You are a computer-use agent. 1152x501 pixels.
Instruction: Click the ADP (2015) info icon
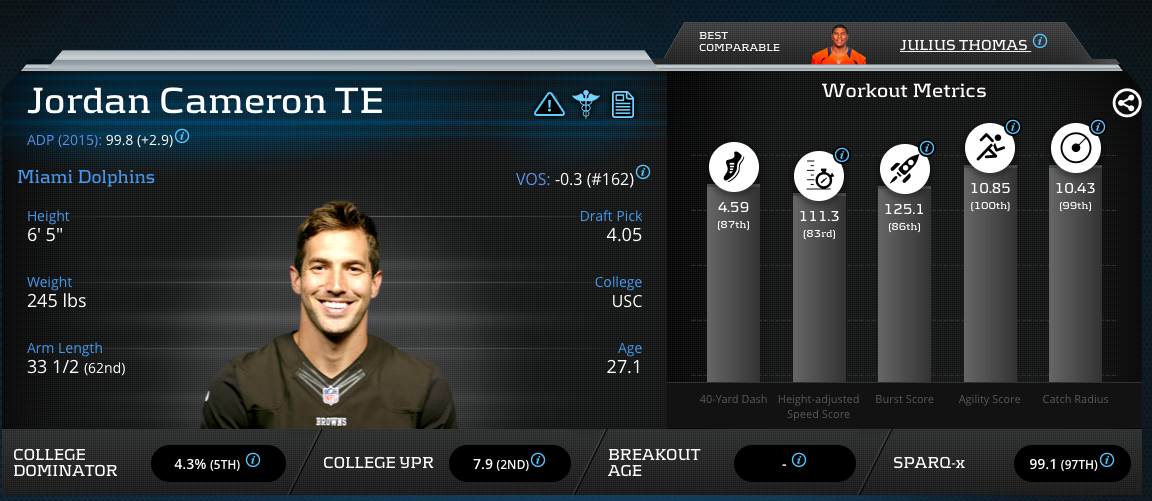(x=183, y=136)
